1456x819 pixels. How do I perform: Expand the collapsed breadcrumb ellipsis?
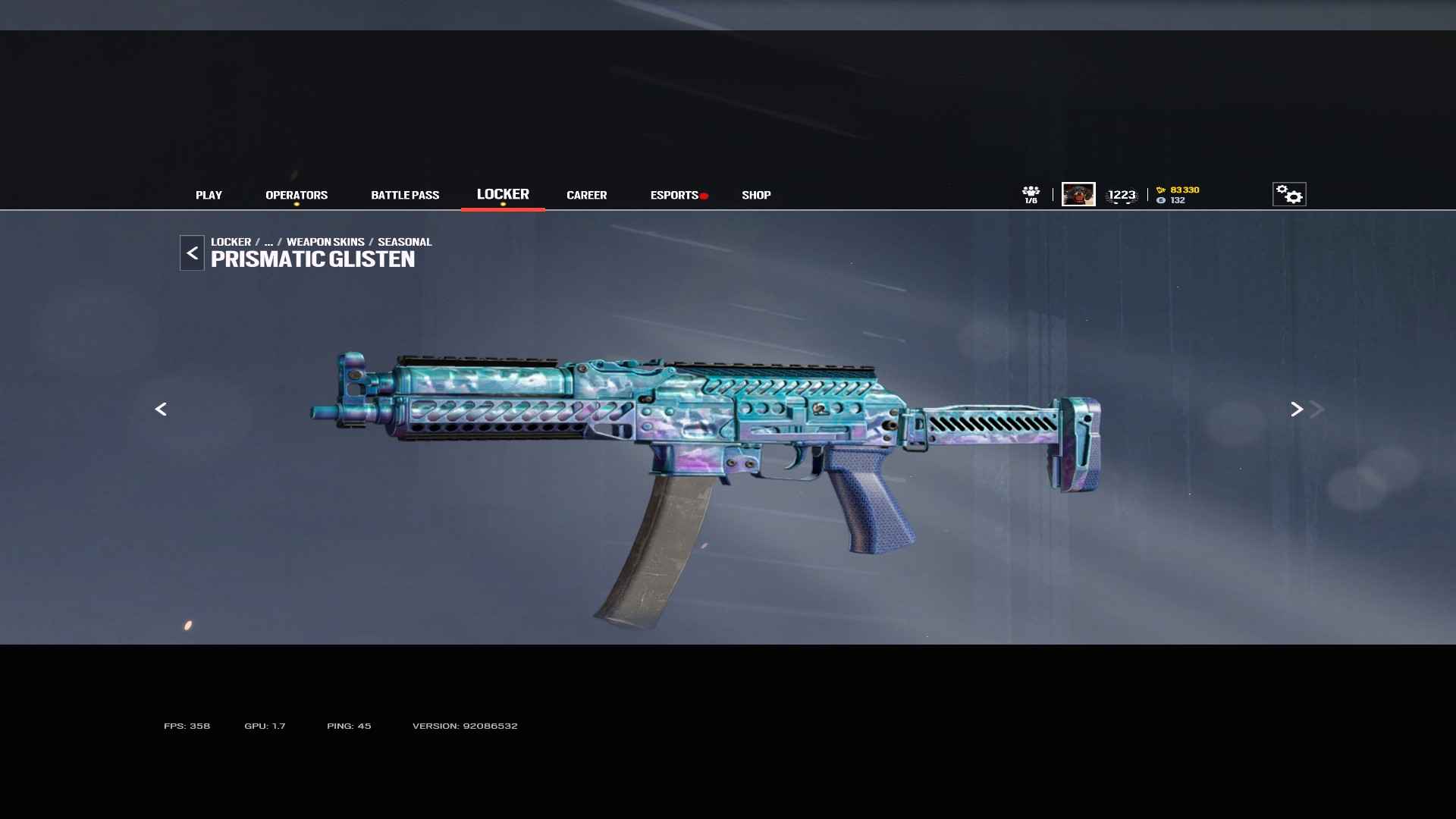pyautogui.click(x=268, y=242)
